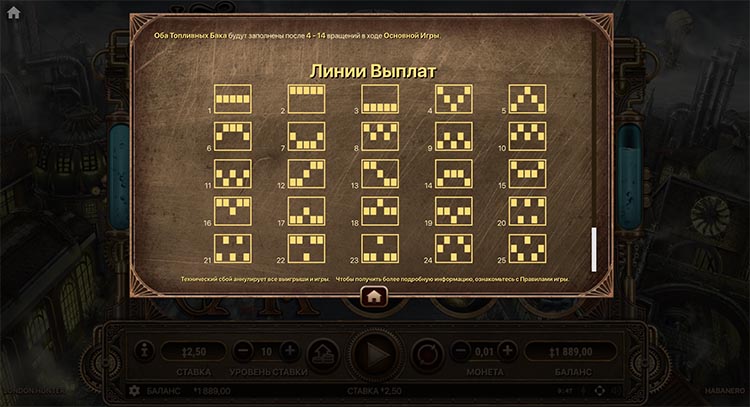This screenshot has width=750, height=407.
Task: Lower the coin value with minus
Action: 461,351
